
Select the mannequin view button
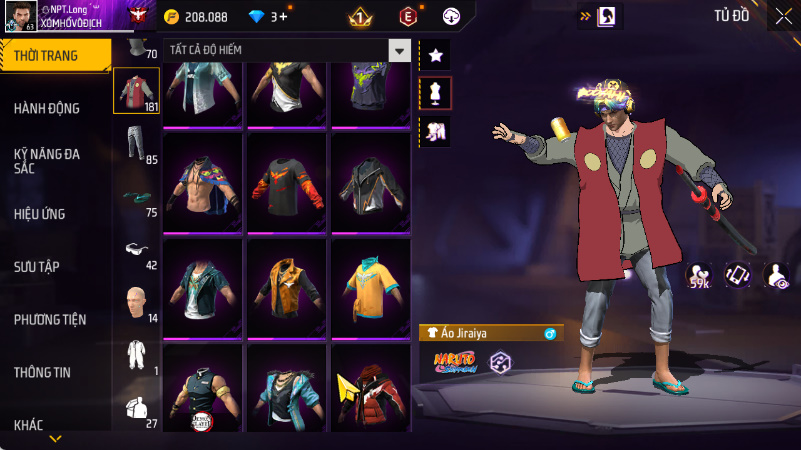pos(435,93)
